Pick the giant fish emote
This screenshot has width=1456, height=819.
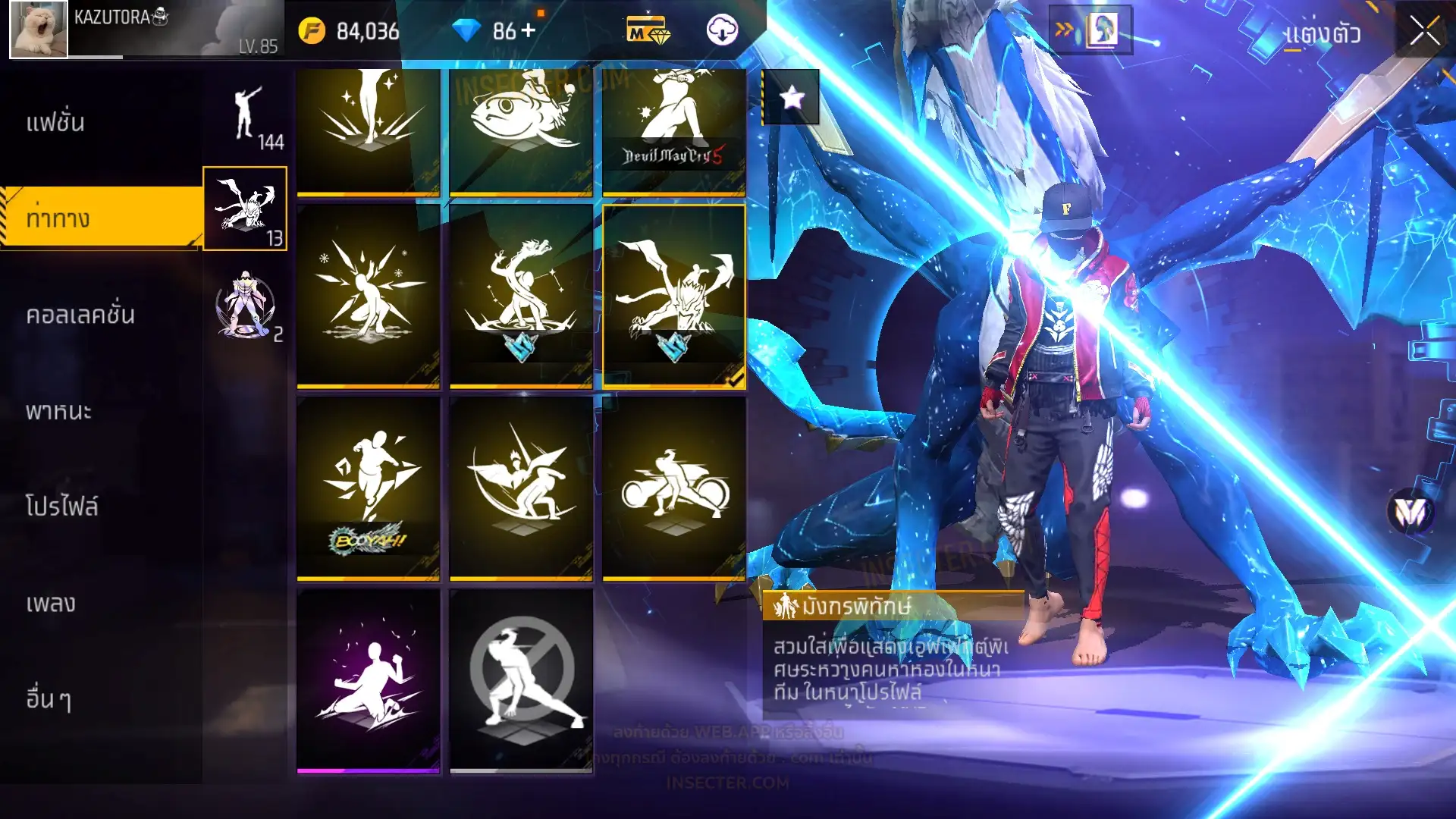click(x=521, y=130)
